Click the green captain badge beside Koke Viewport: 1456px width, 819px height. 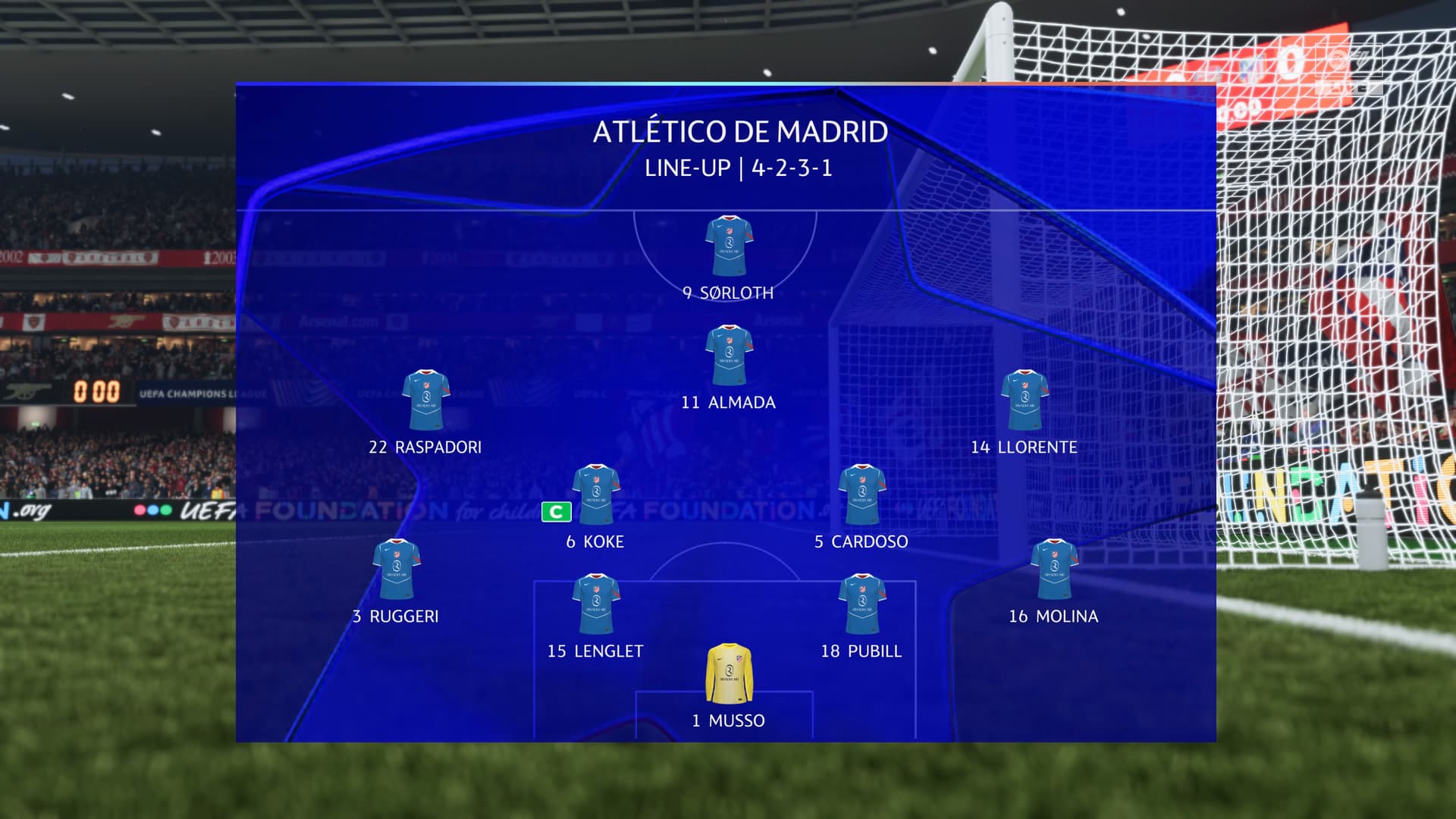click(556, 513)
